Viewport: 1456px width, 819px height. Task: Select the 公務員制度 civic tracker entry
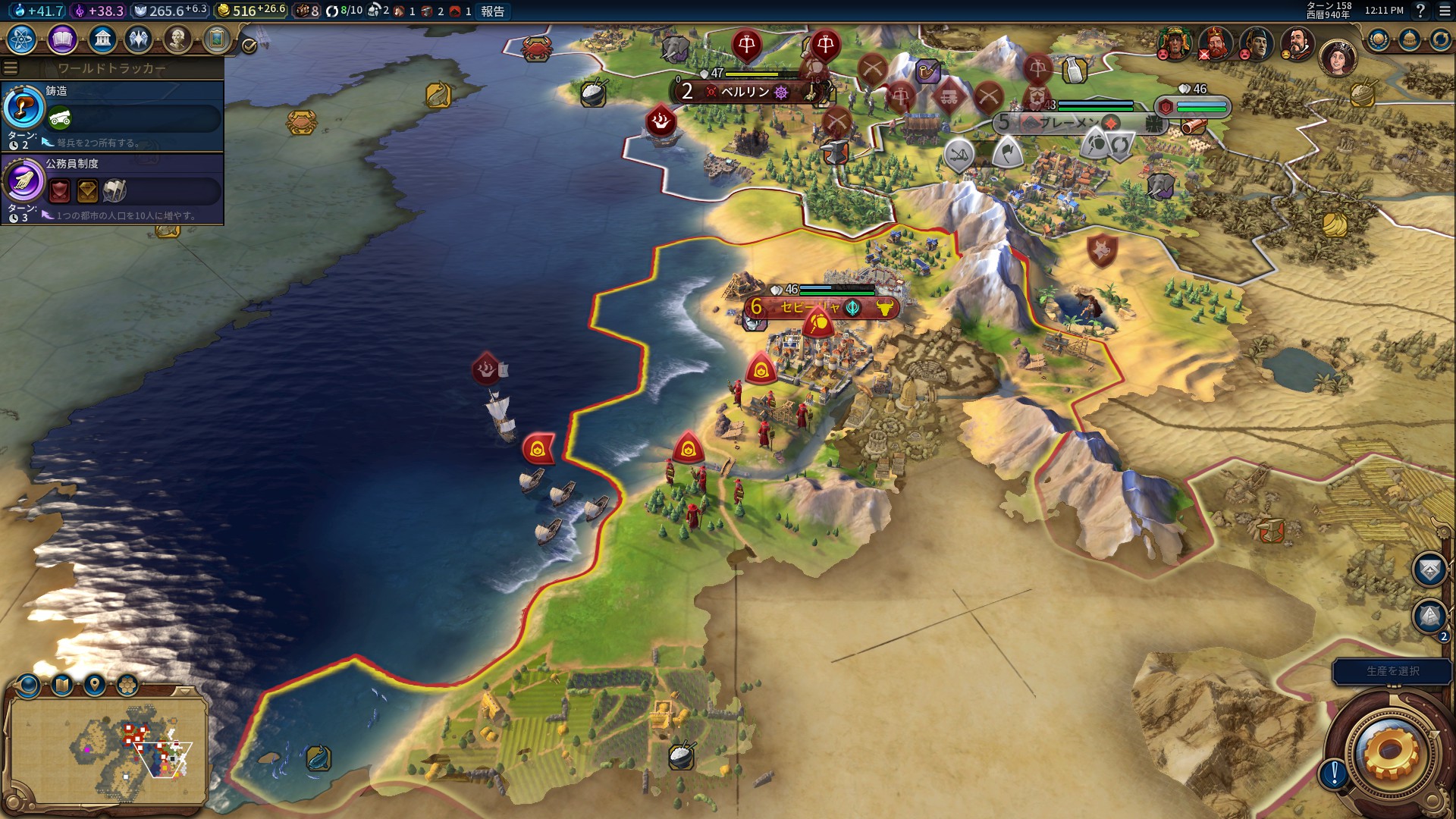(x=112, y=188)
